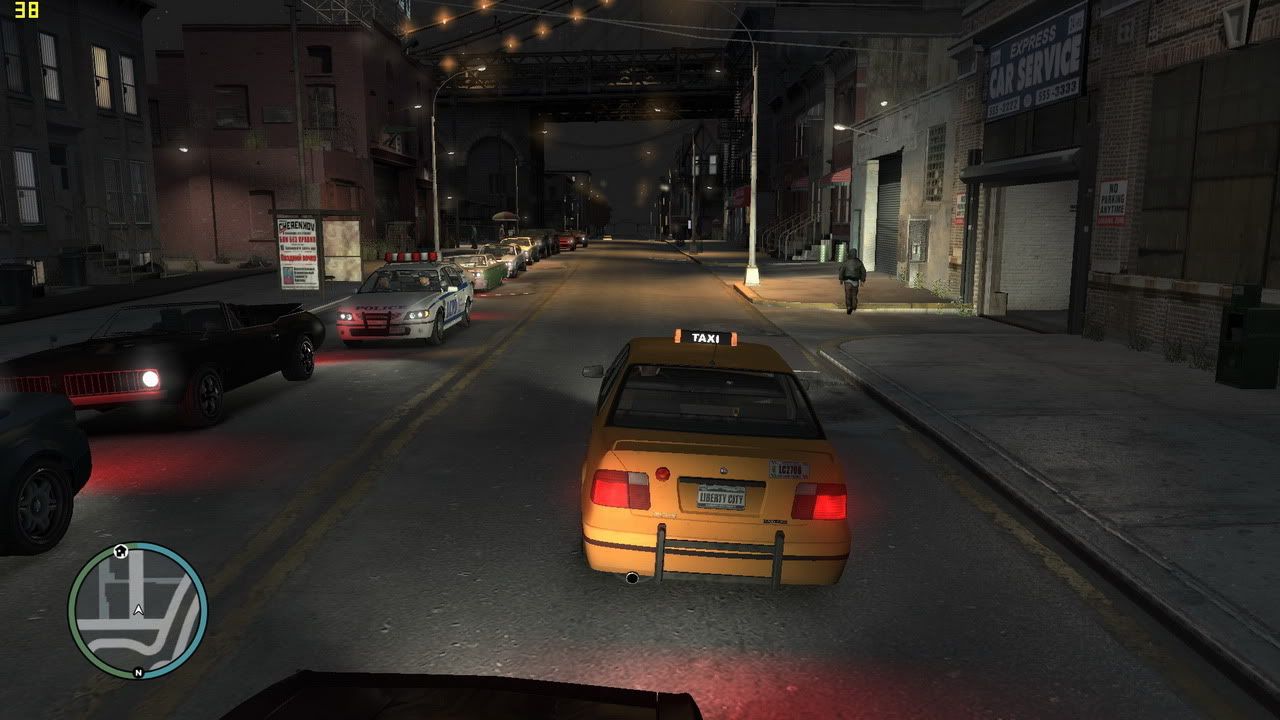Screen dimensions: 1280x720
Task: Select the safehouse marker on the radar
Action: 121,550
